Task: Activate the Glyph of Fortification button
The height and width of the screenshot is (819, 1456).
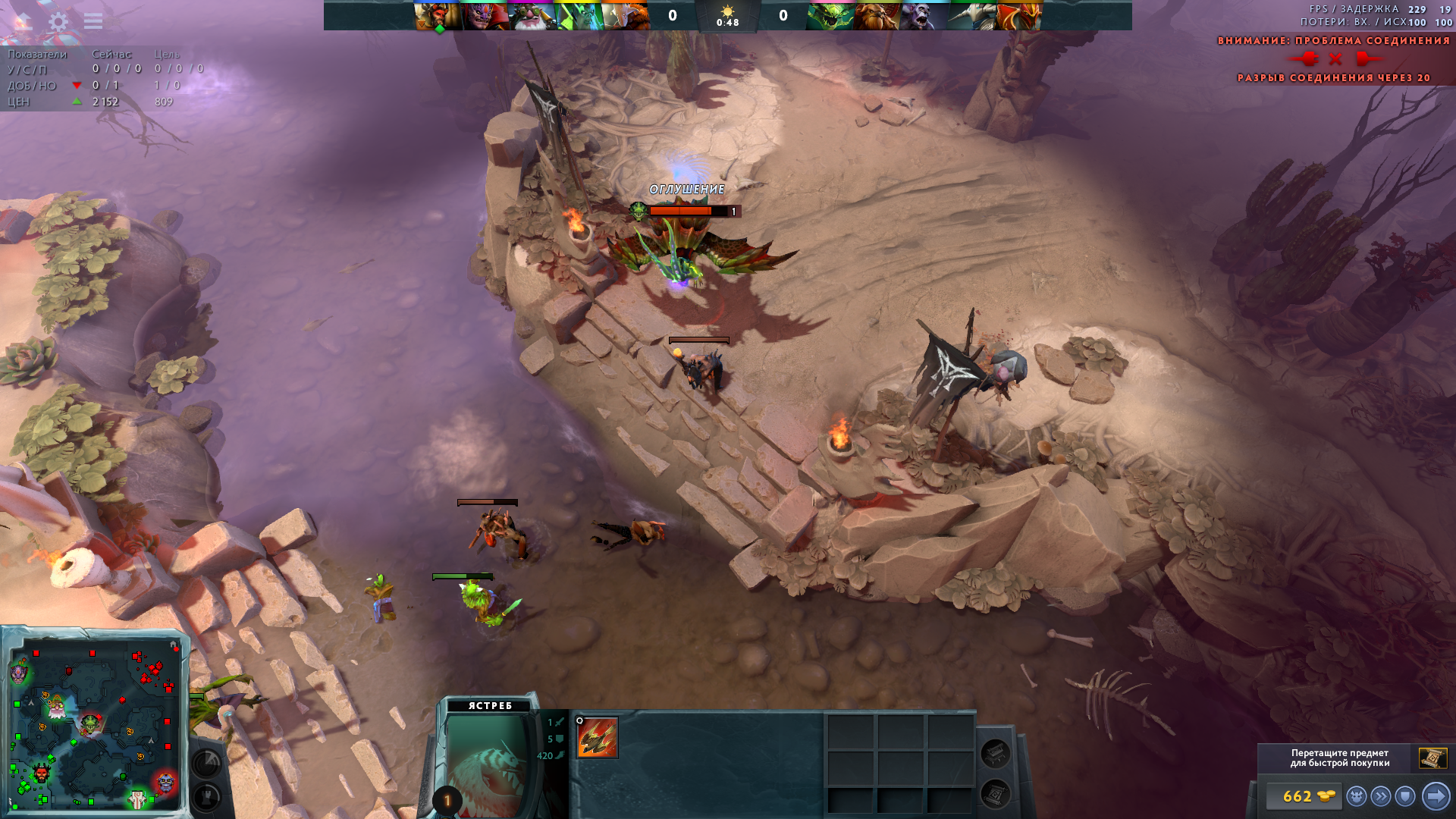Action: point(206,796)
